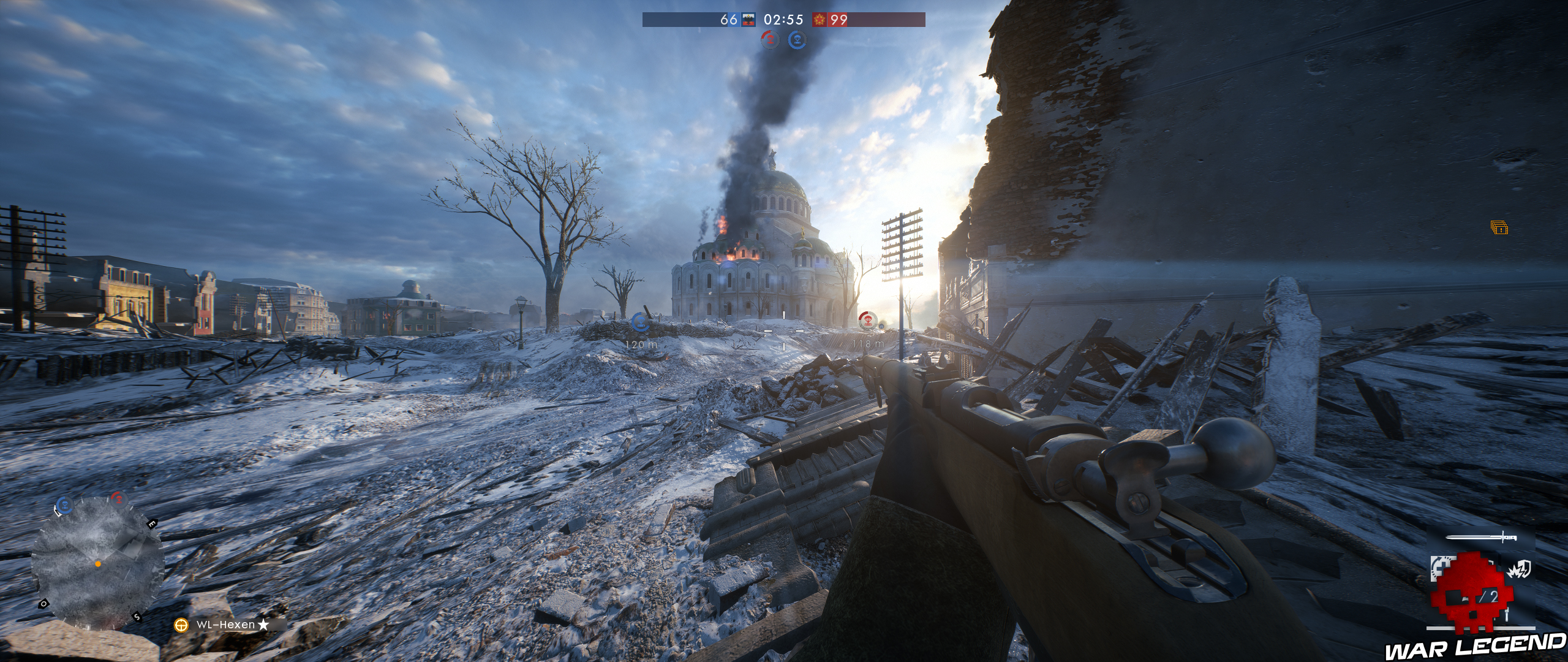Expand the match timer showing 02:55
The height and width of the screenshot is (662, 1568).
(784, 20)
